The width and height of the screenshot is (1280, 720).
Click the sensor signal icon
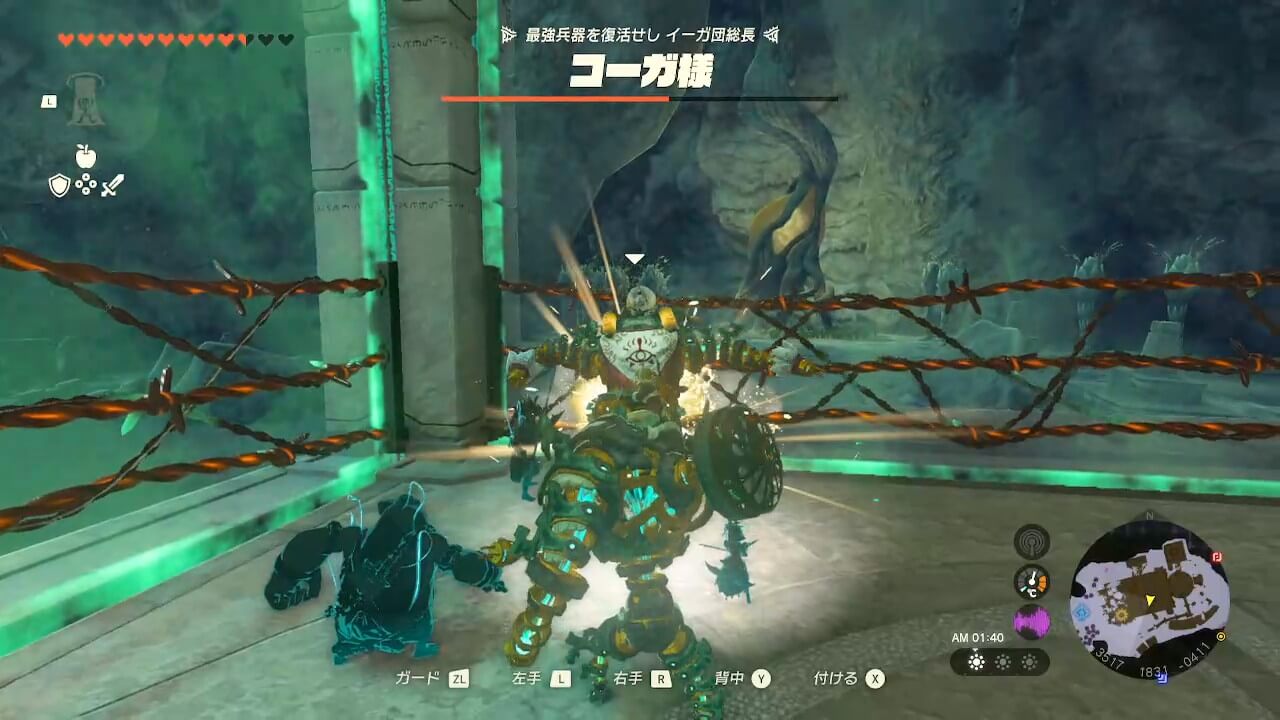coord(1031,541)
